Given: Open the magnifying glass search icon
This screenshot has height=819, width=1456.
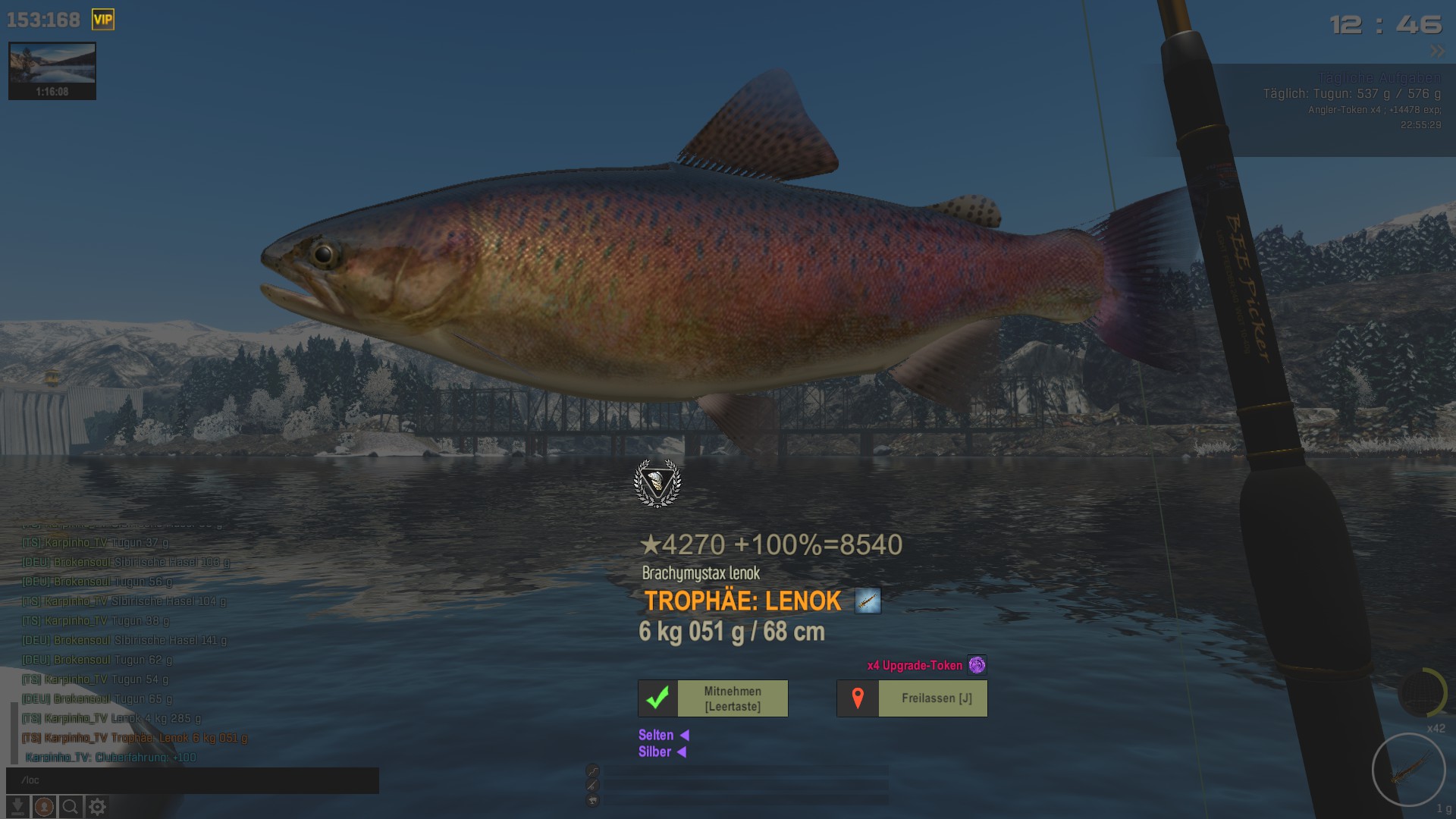Looking at the screenshot, I should click(71, 807).
